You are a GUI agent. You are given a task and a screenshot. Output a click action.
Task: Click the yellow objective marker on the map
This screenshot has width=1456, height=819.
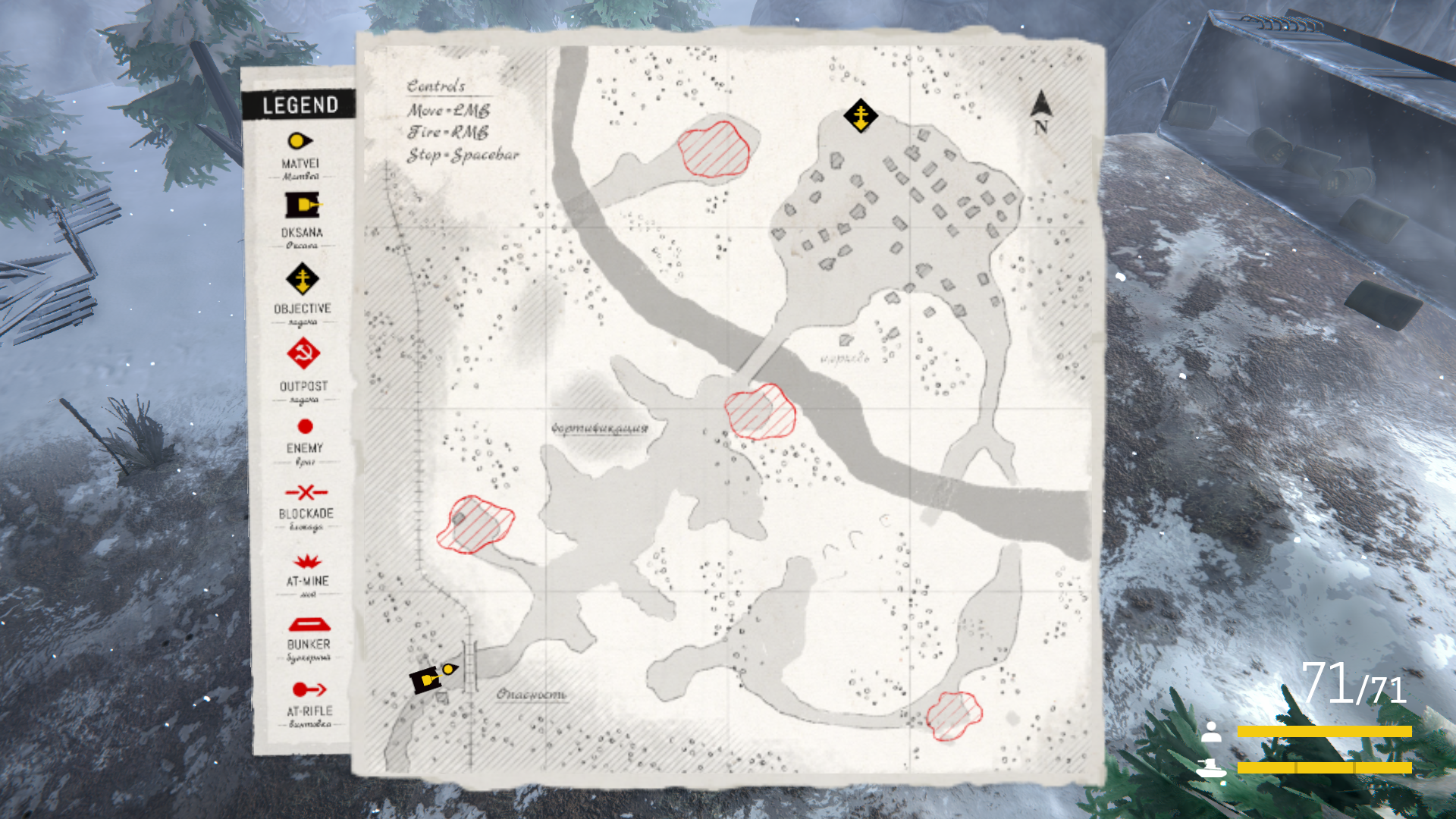861,116
